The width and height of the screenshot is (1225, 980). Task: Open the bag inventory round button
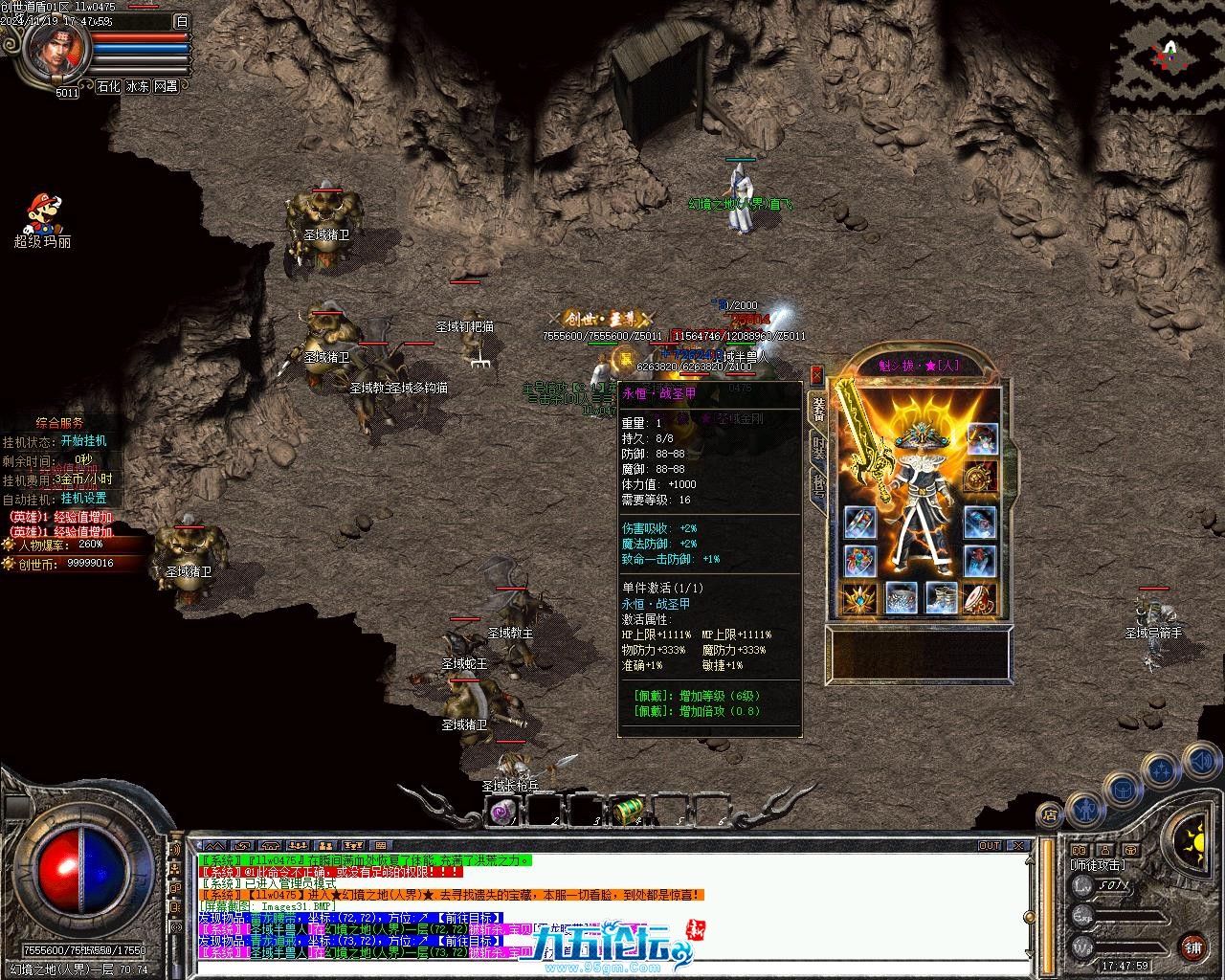(x=1122, y=791)
